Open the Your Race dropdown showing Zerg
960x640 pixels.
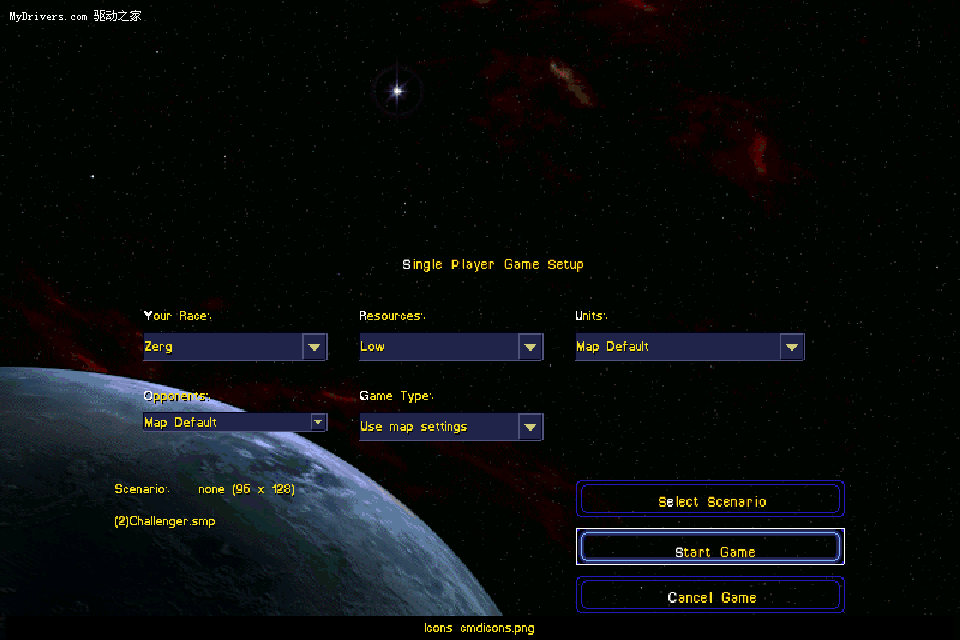pyautogui.click(x=315, y=347)
